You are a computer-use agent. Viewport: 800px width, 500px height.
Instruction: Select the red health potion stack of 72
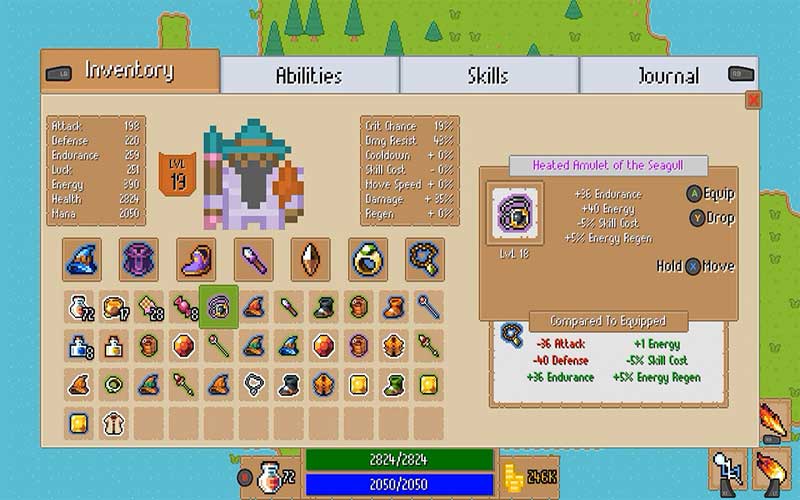[x=82, y=306]
